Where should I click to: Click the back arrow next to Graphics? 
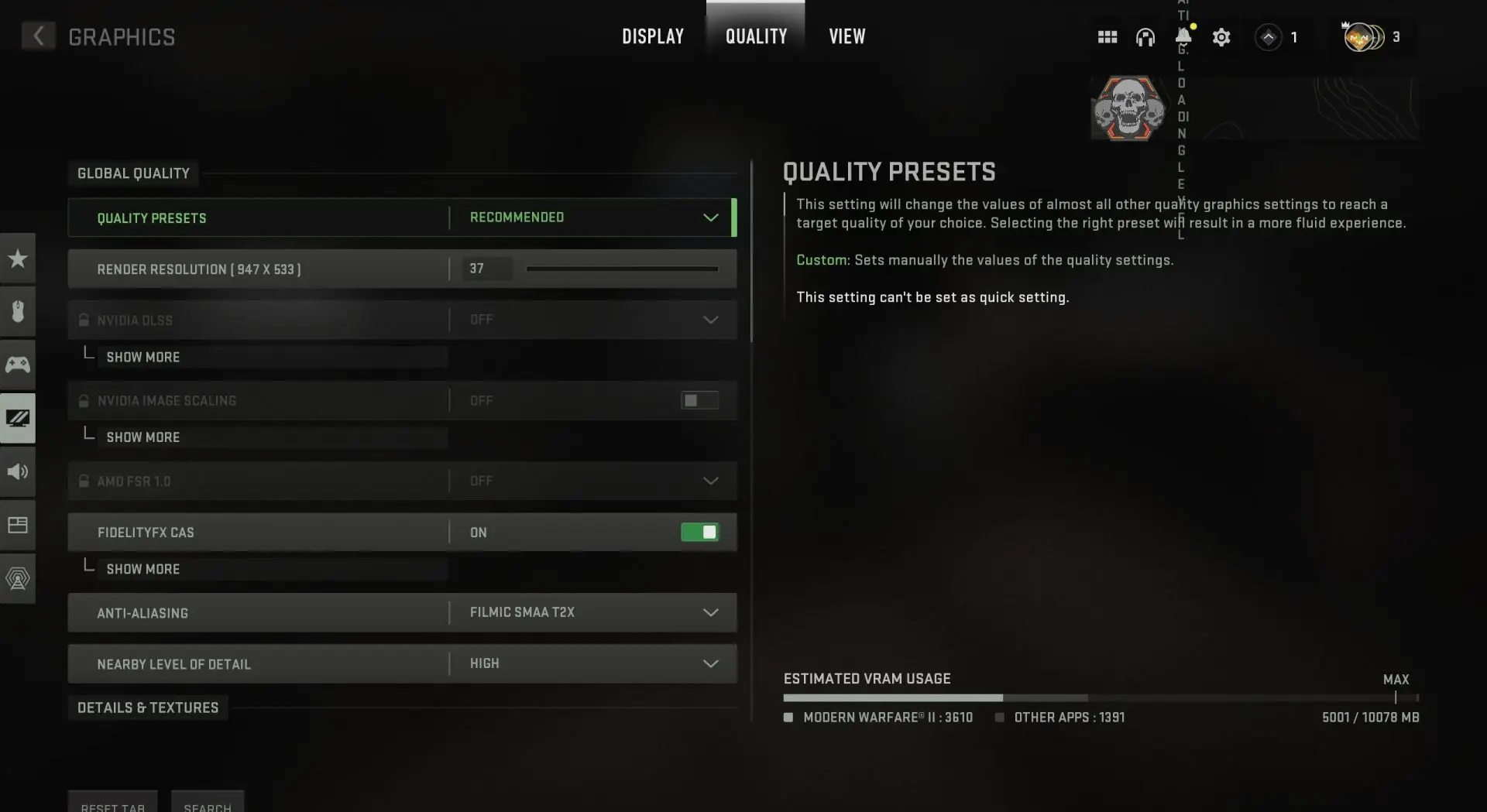37,36
